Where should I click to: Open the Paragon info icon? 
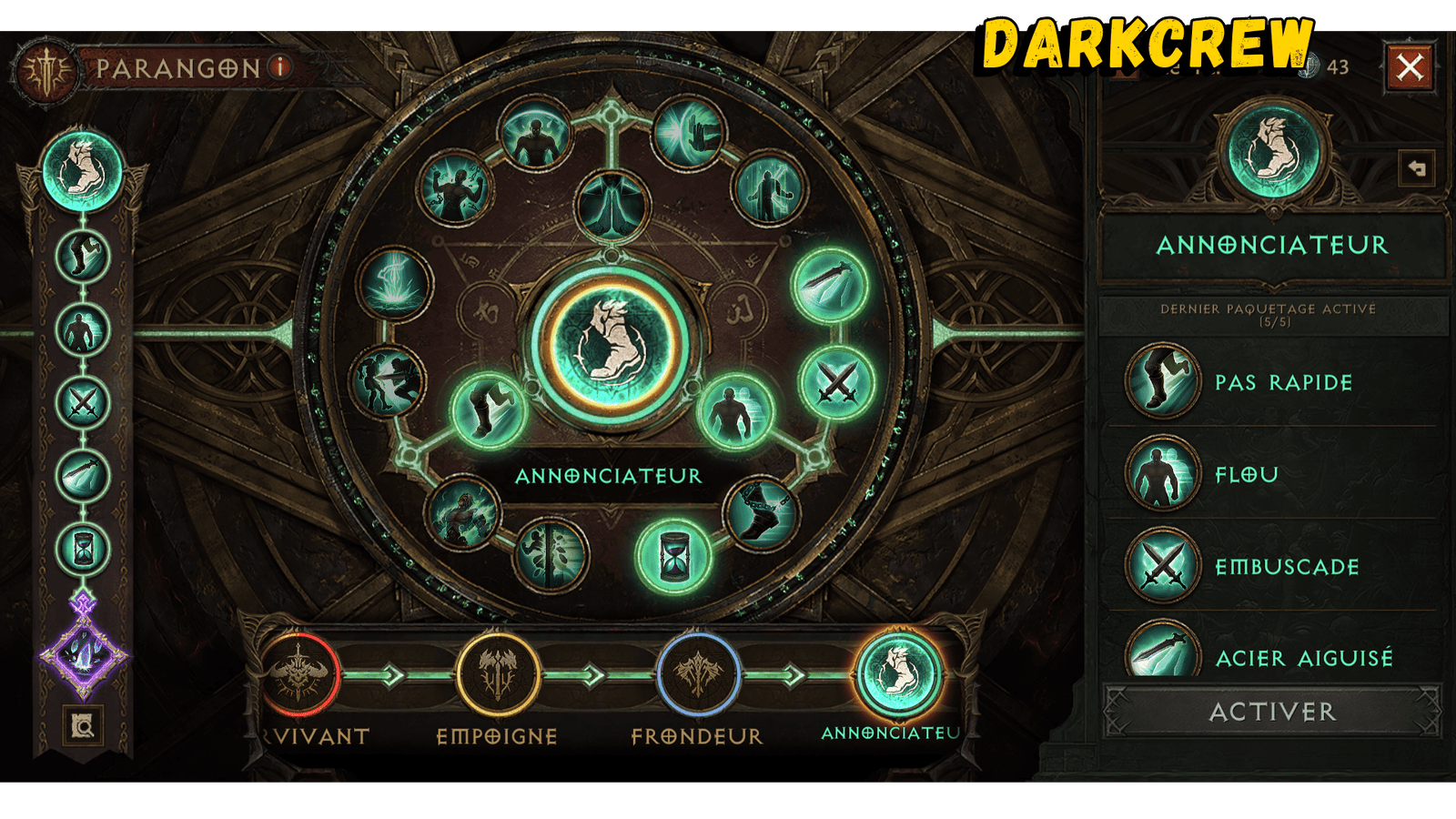[x=282, y=66]
